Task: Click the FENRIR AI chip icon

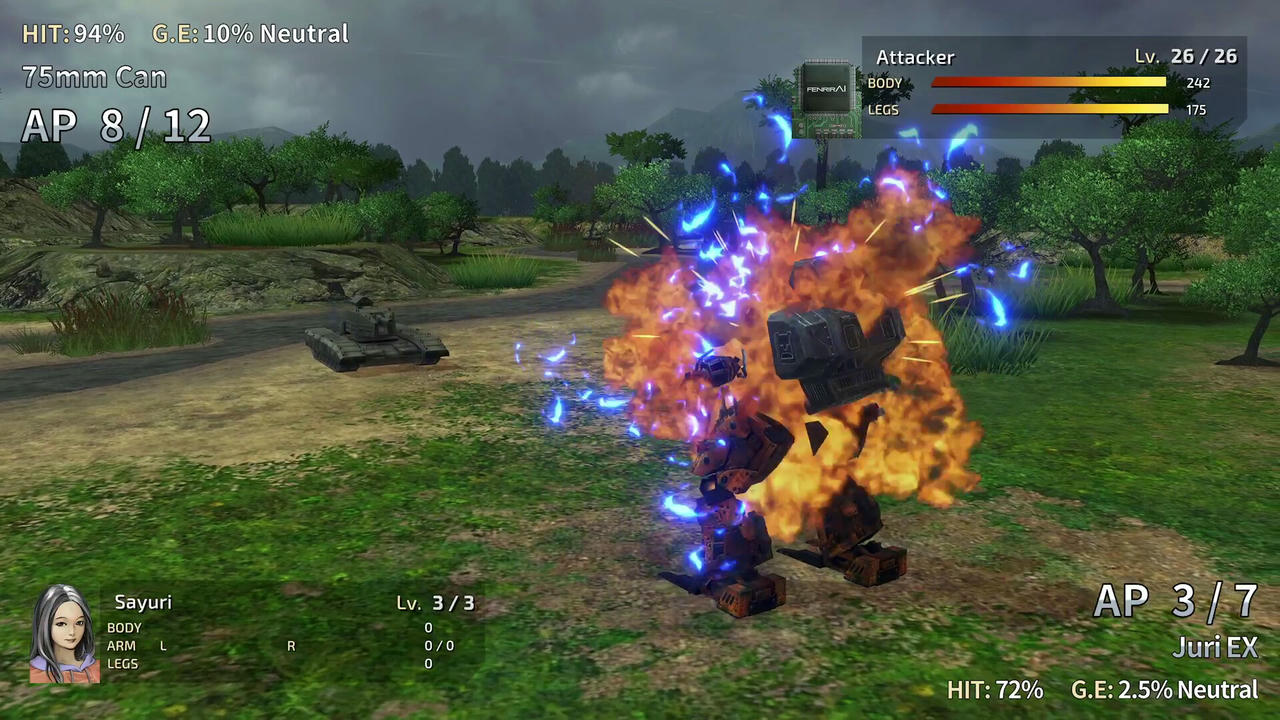Action: point(828,90)
